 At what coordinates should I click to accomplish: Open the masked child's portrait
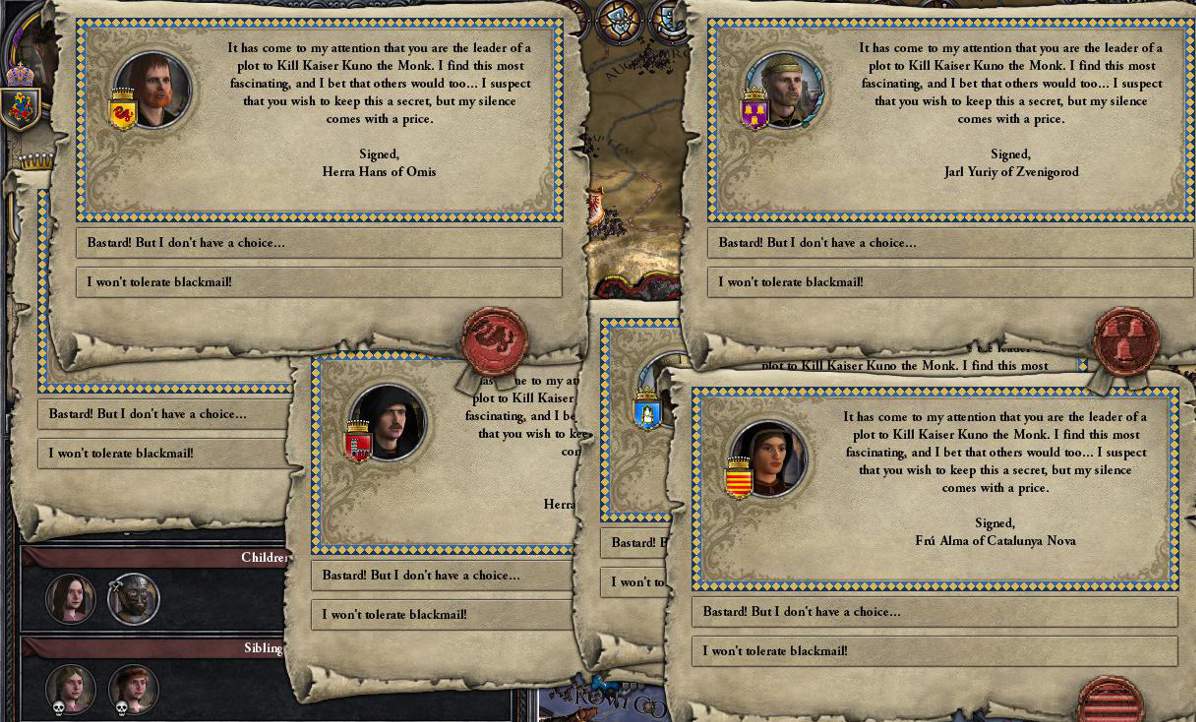pyautogui.click(x=133, y=599)
